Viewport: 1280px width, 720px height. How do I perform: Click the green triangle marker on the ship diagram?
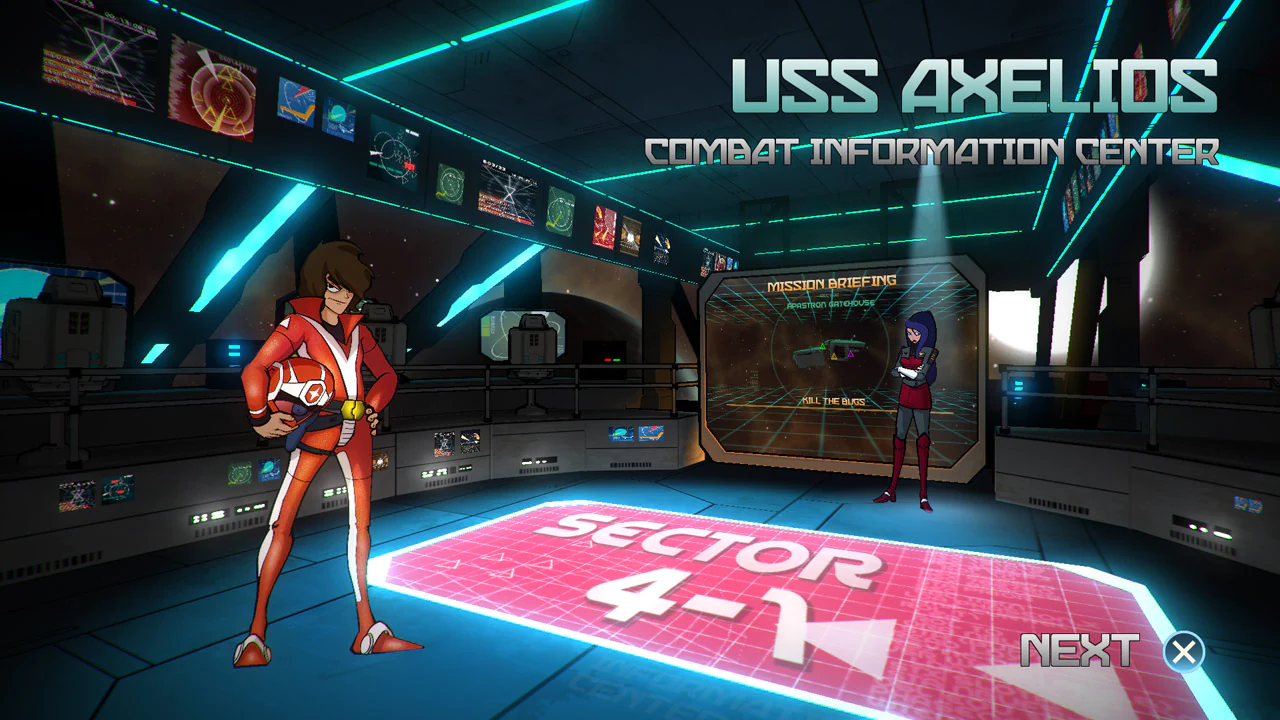[x=822, y=345]
